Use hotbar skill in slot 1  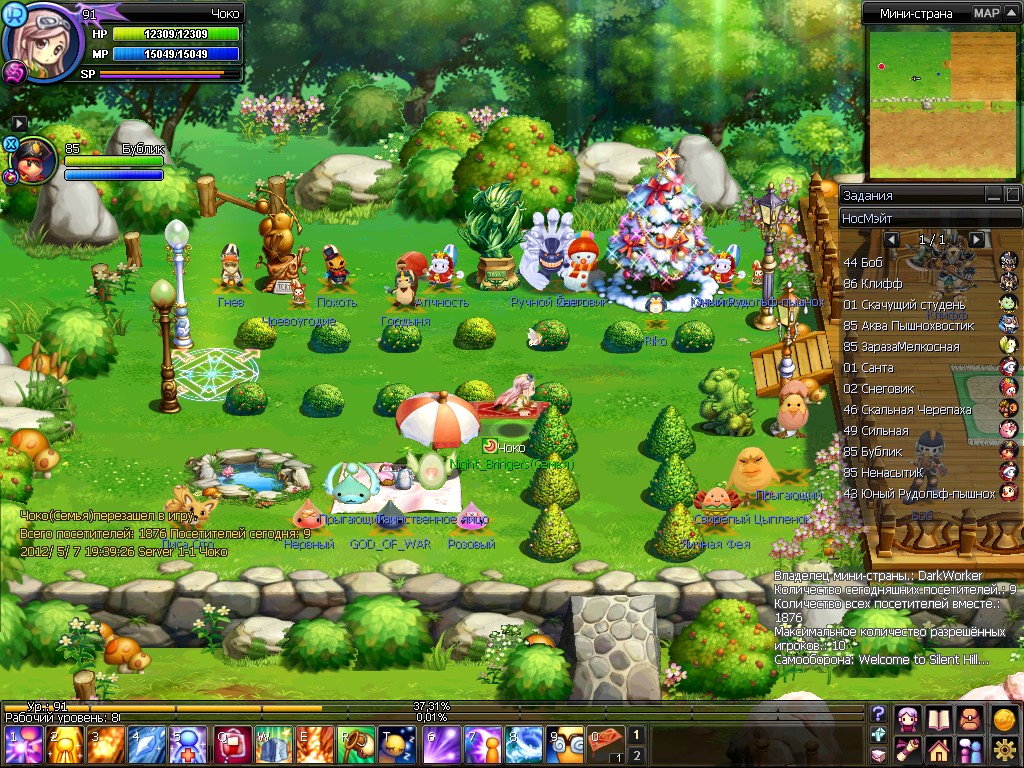click(24, 747)
